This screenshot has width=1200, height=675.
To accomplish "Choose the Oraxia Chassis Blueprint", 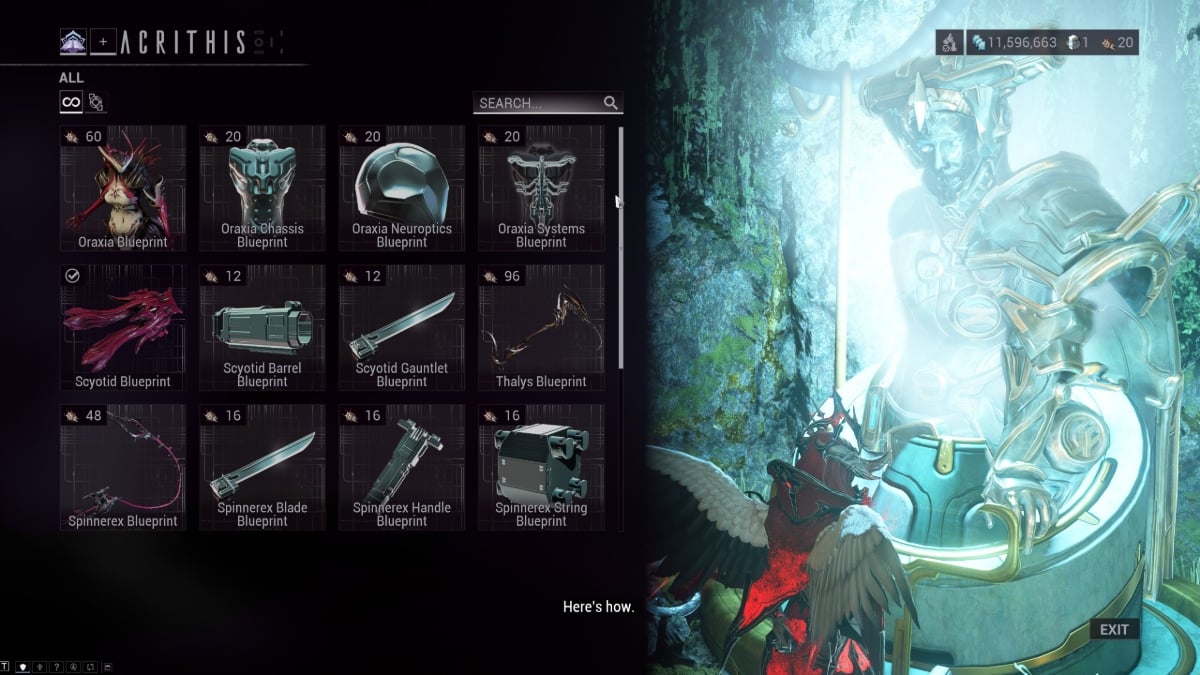I will click(x=262, y=188).
